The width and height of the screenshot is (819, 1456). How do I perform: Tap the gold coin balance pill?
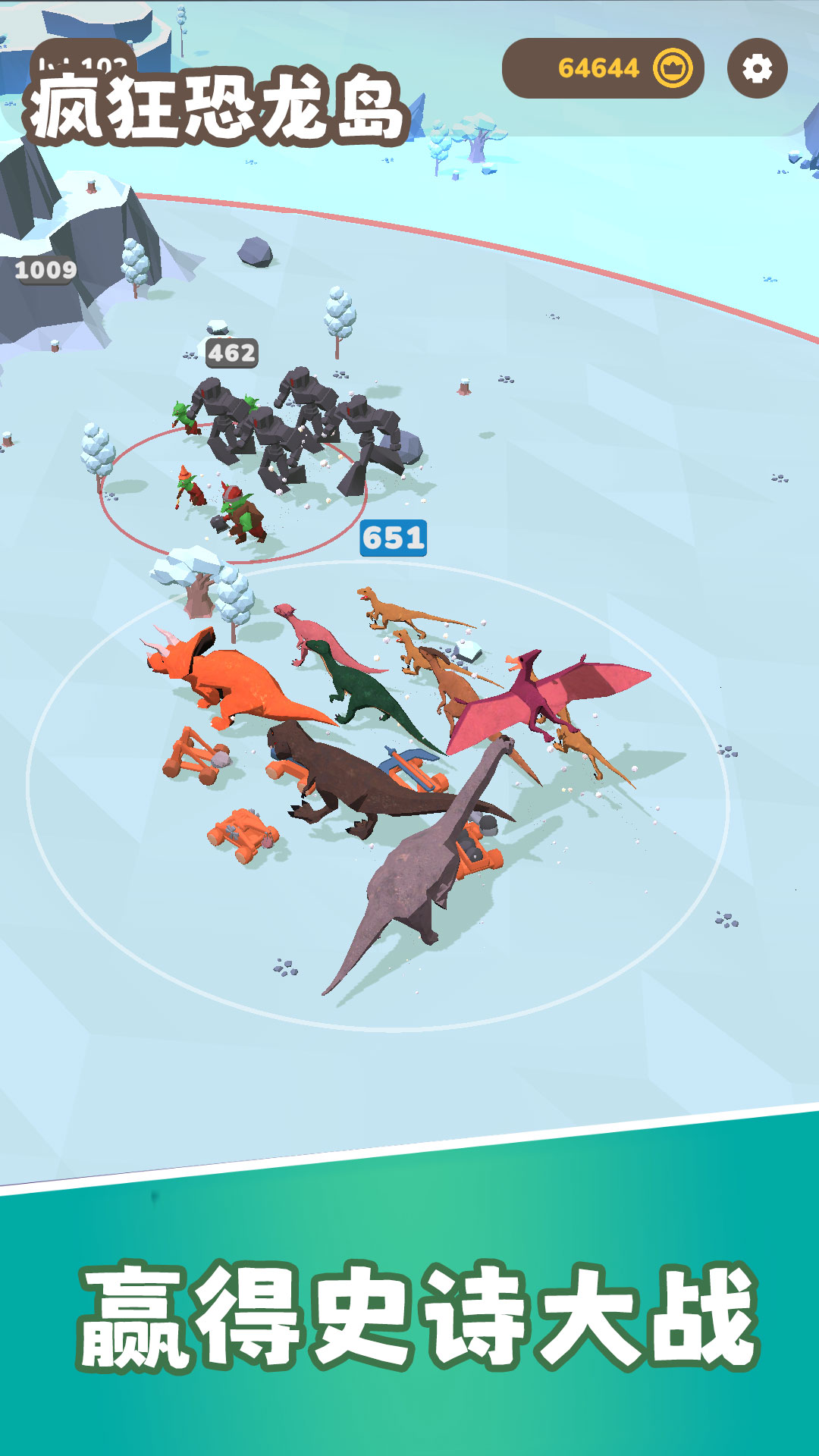coord(603,69)
